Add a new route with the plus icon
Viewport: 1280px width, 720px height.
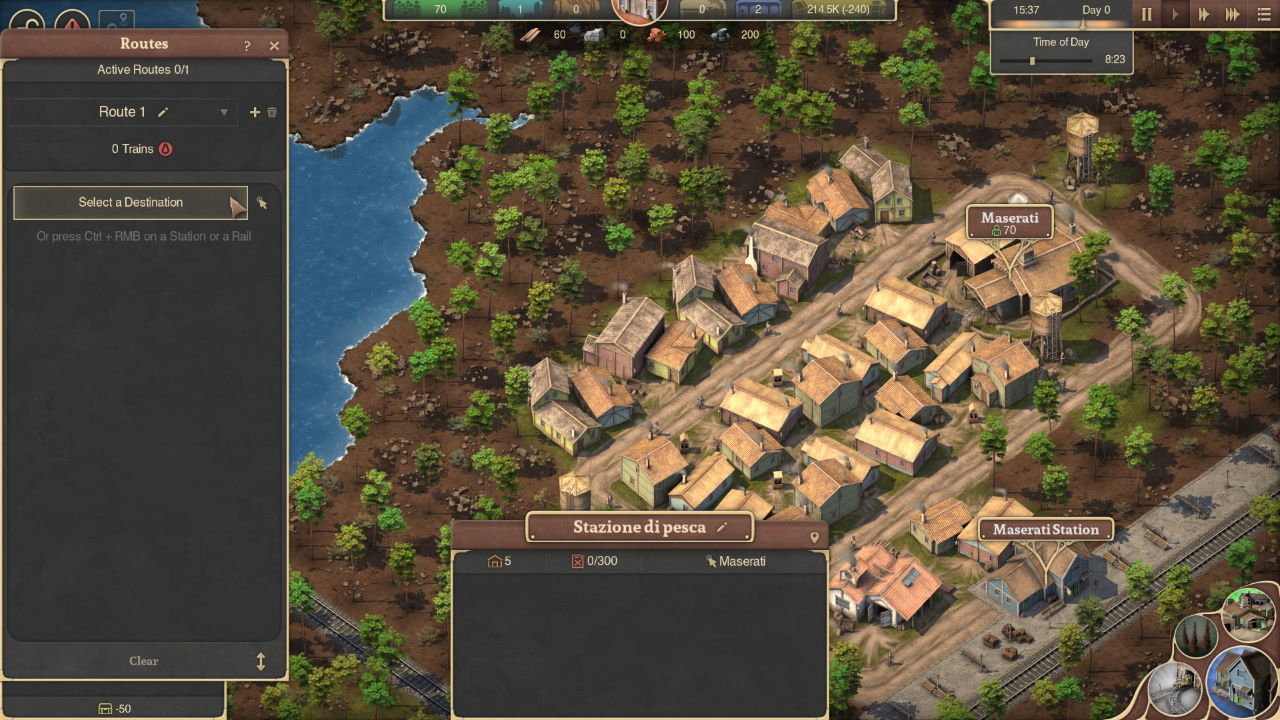point(254,113)
